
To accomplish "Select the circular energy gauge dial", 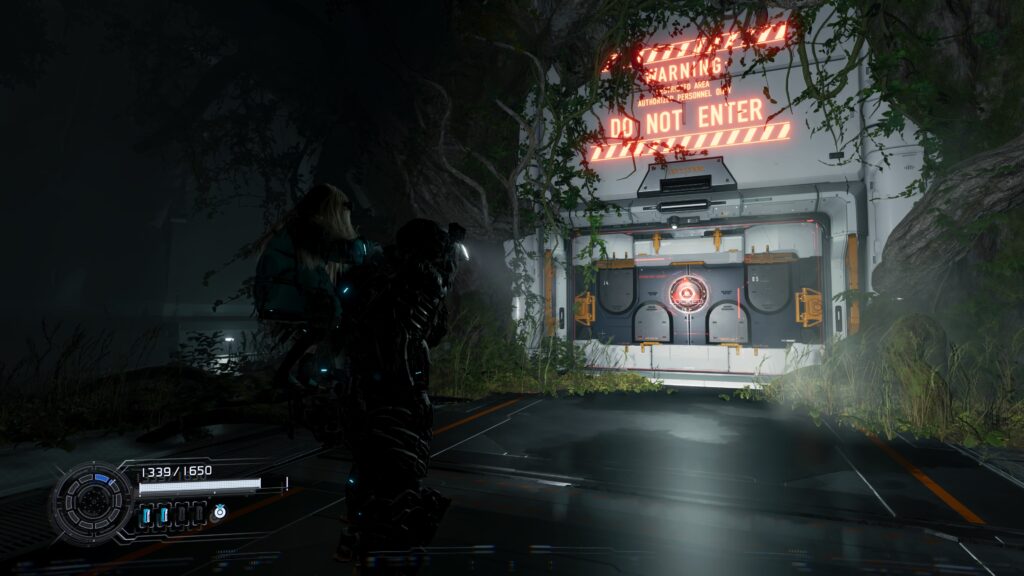I will [93, 503].
